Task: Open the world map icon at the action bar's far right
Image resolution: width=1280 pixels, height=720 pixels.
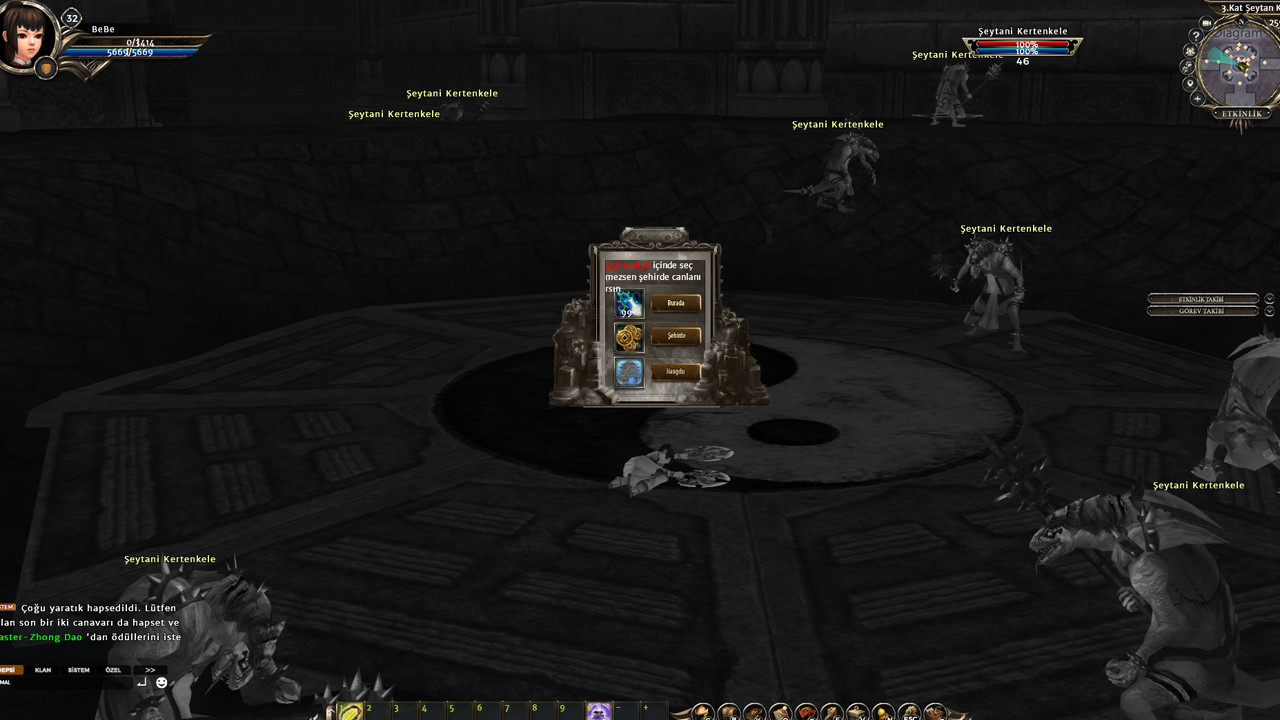Action: 933,711
